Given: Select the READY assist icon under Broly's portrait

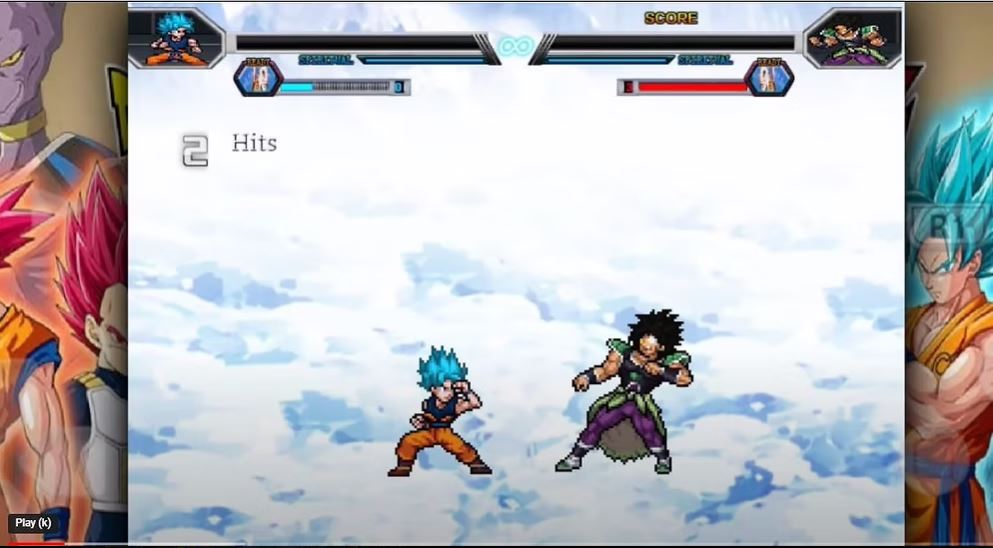Looking at the screenshot, I should pos(769,79).
